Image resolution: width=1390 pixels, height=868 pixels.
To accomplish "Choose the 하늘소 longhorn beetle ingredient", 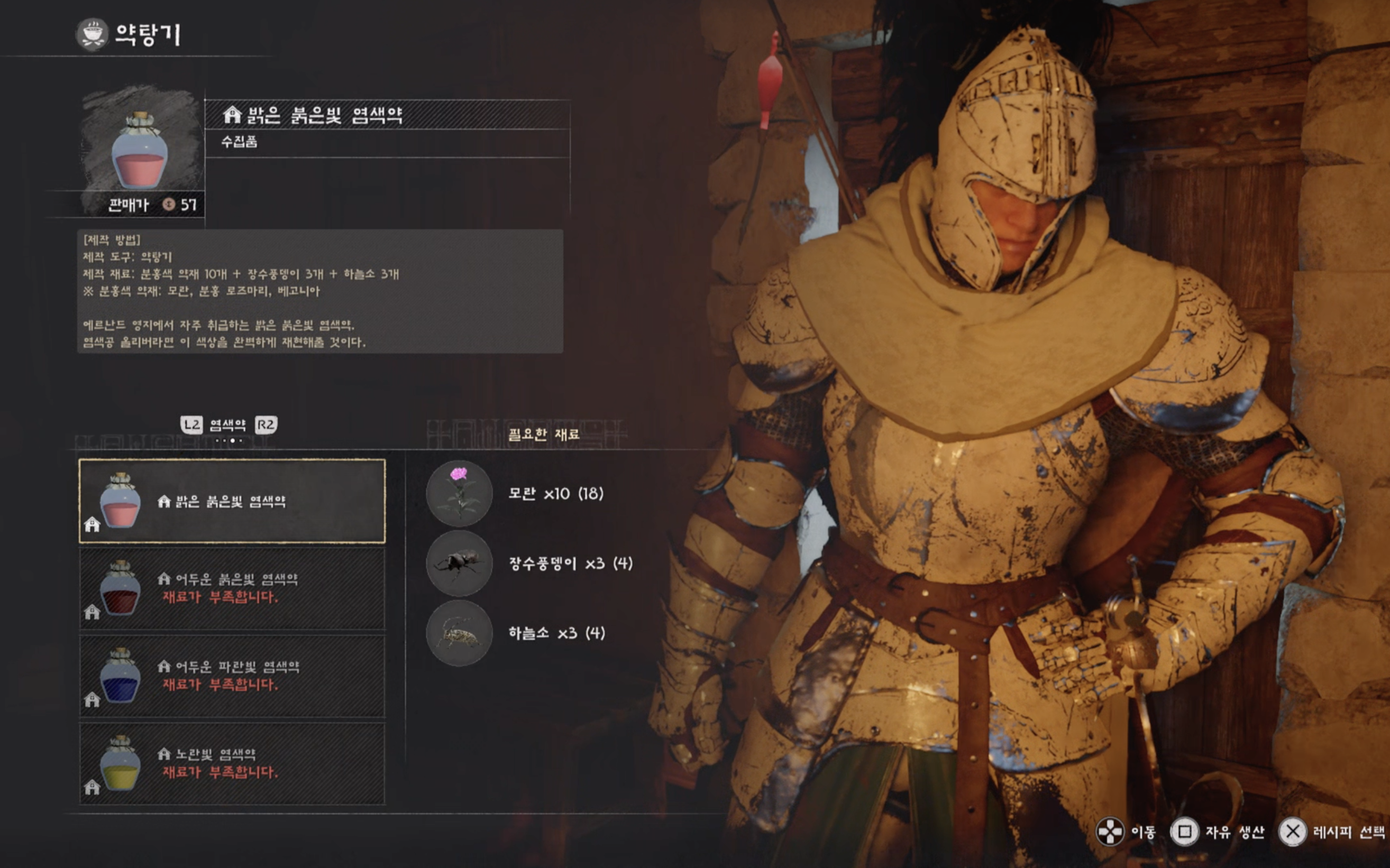I will pos(459,633).
